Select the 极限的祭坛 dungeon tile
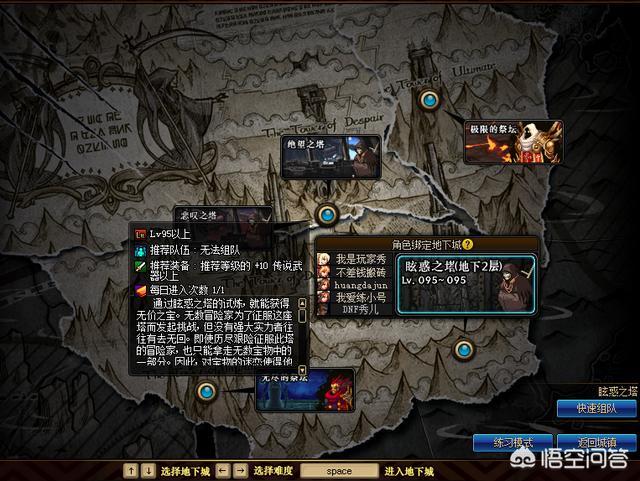This screenshot has height=481, width=640. tap(513, 142)
